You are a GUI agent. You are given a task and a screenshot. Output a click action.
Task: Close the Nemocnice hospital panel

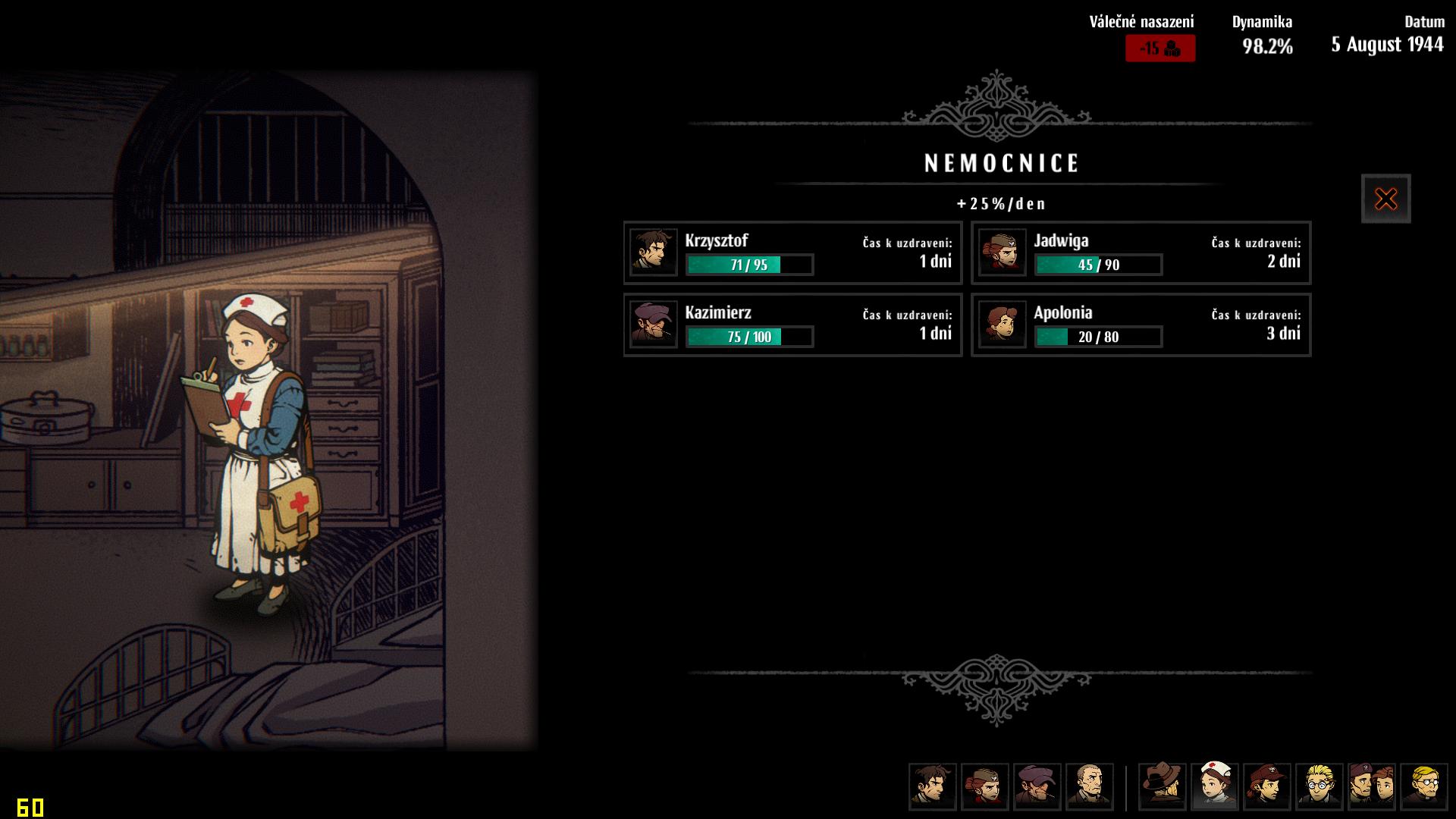coord(1385,199)
